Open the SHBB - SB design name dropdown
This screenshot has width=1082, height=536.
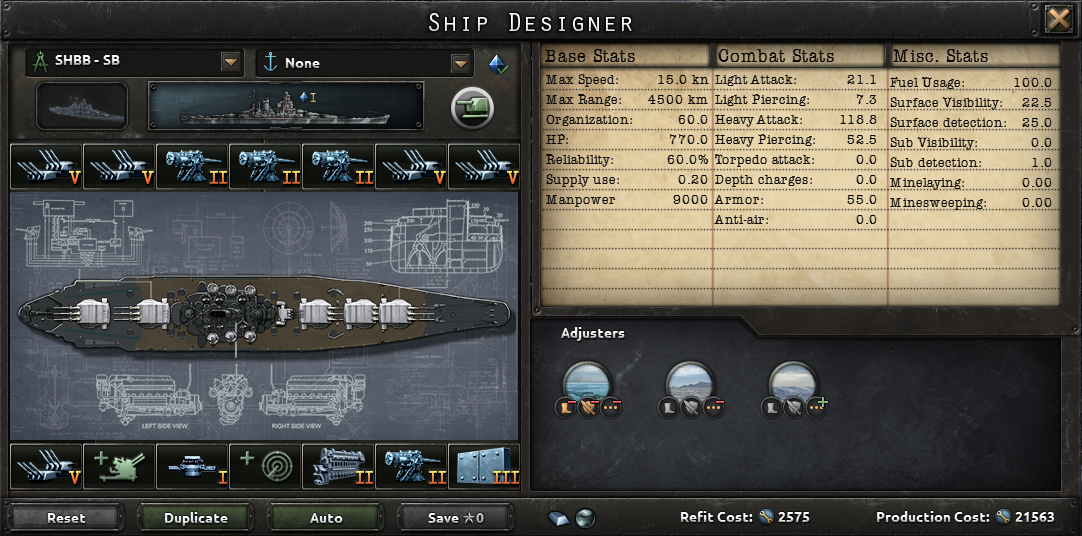231,62
